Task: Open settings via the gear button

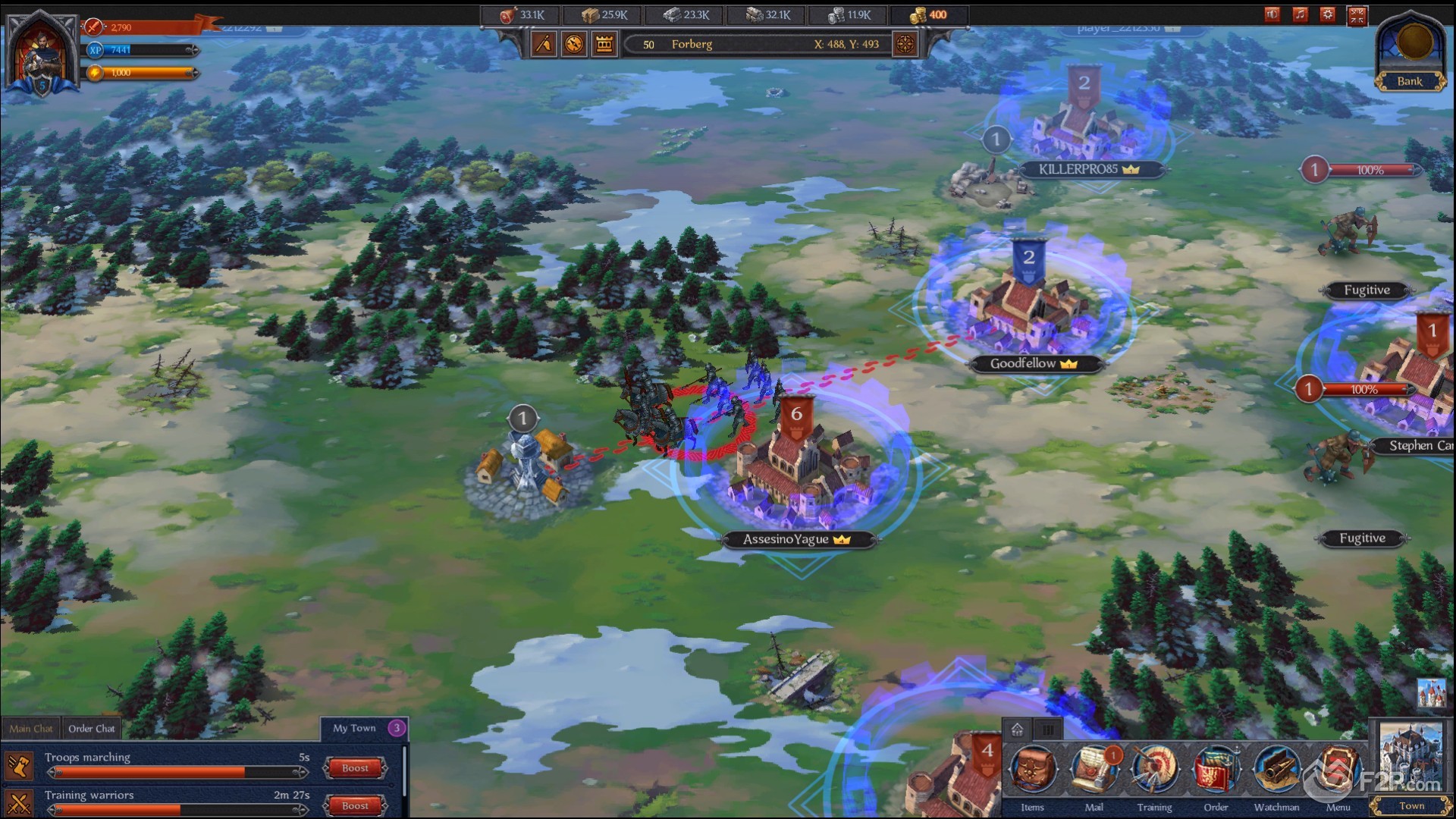Action: tap(1328, 14)
